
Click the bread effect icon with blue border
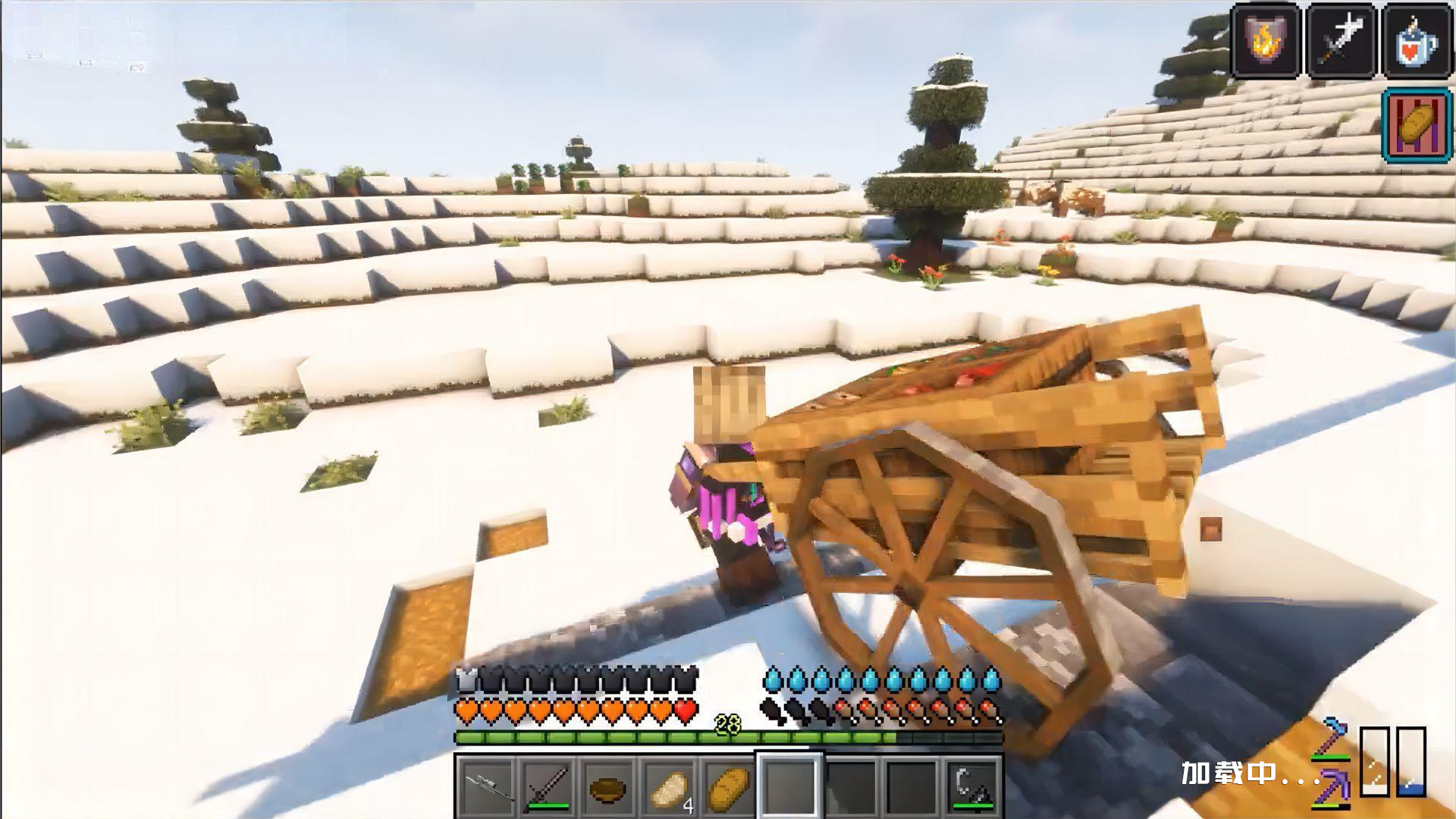1415,124
